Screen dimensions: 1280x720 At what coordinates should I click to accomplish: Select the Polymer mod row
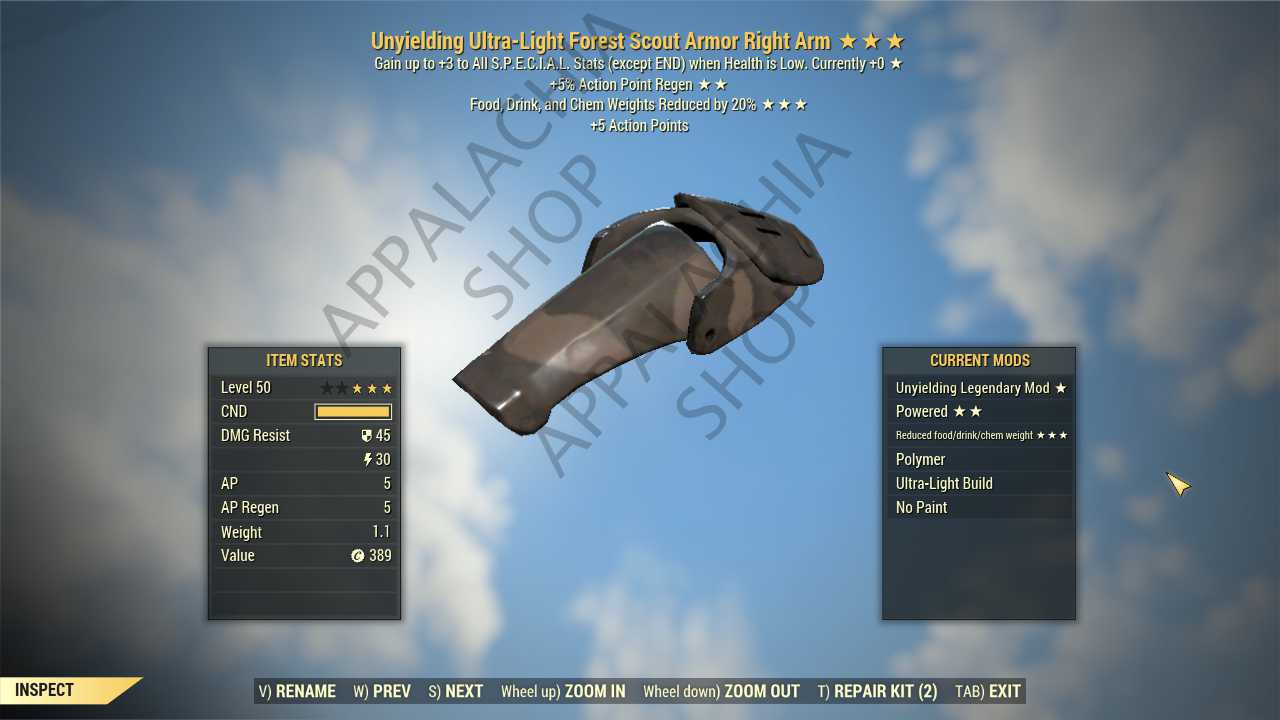click(x=979, y=460)
